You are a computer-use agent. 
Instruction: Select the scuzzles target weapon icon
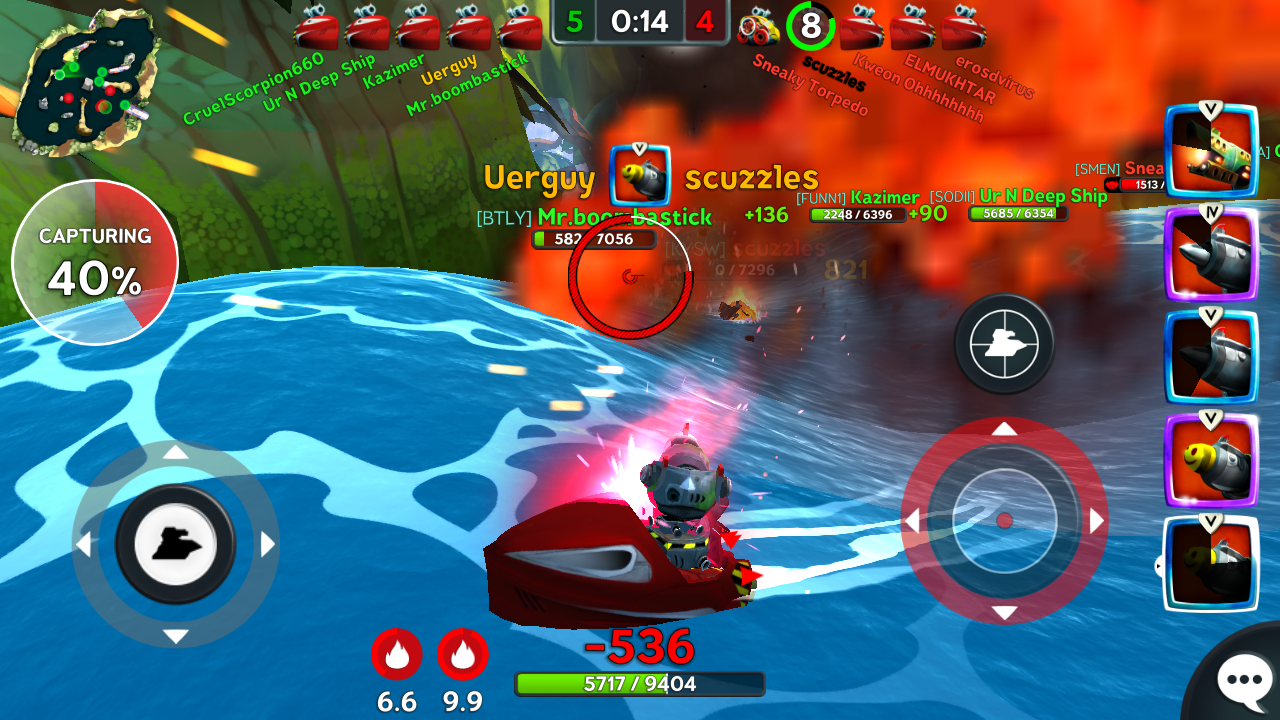click(640, 177)
